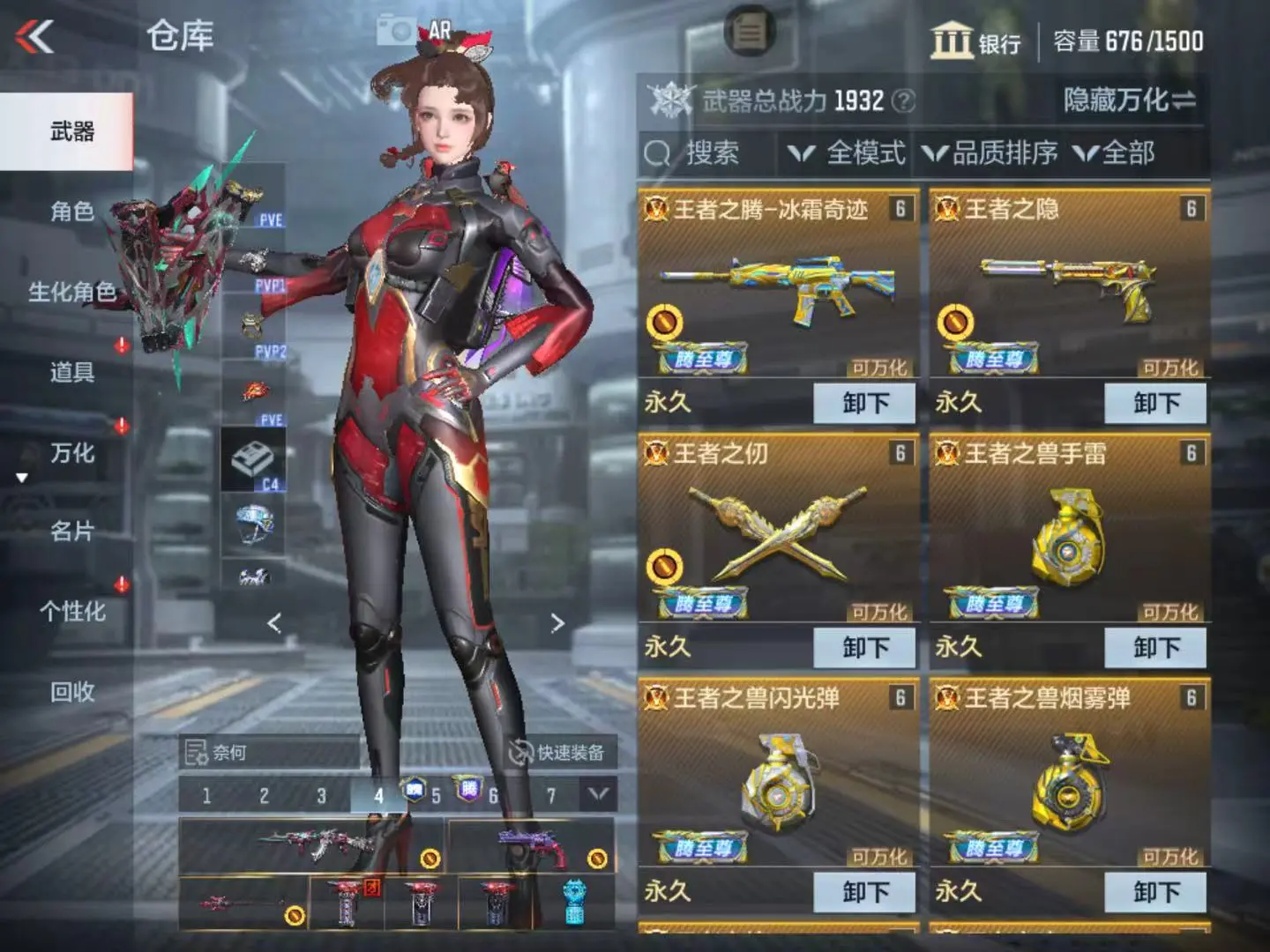Open the 名片 tab
This screenshot has width=1270, height=952.
(71, 532)
